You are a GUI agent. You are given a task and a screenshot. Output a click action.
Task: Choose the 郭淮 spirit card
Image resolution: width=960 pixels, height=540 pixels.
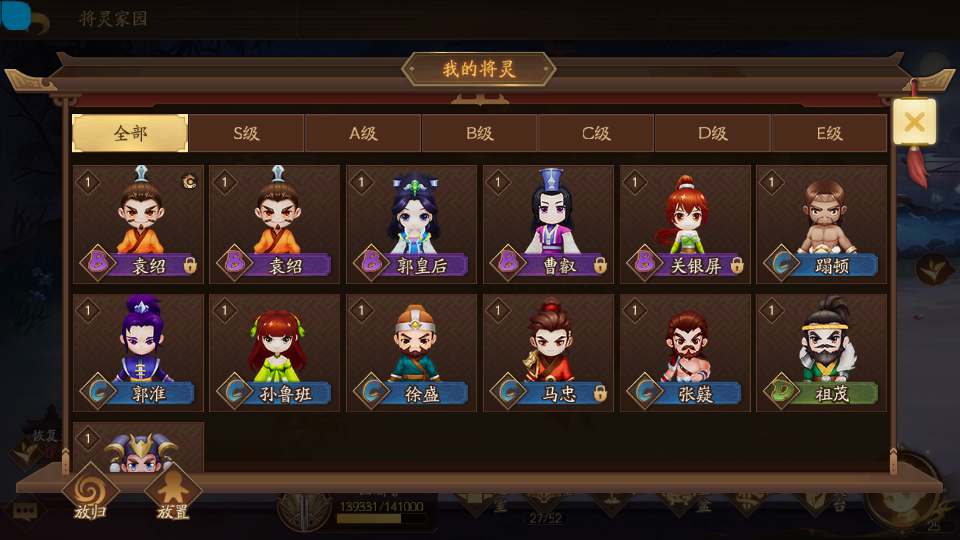(x=138, y=352)
